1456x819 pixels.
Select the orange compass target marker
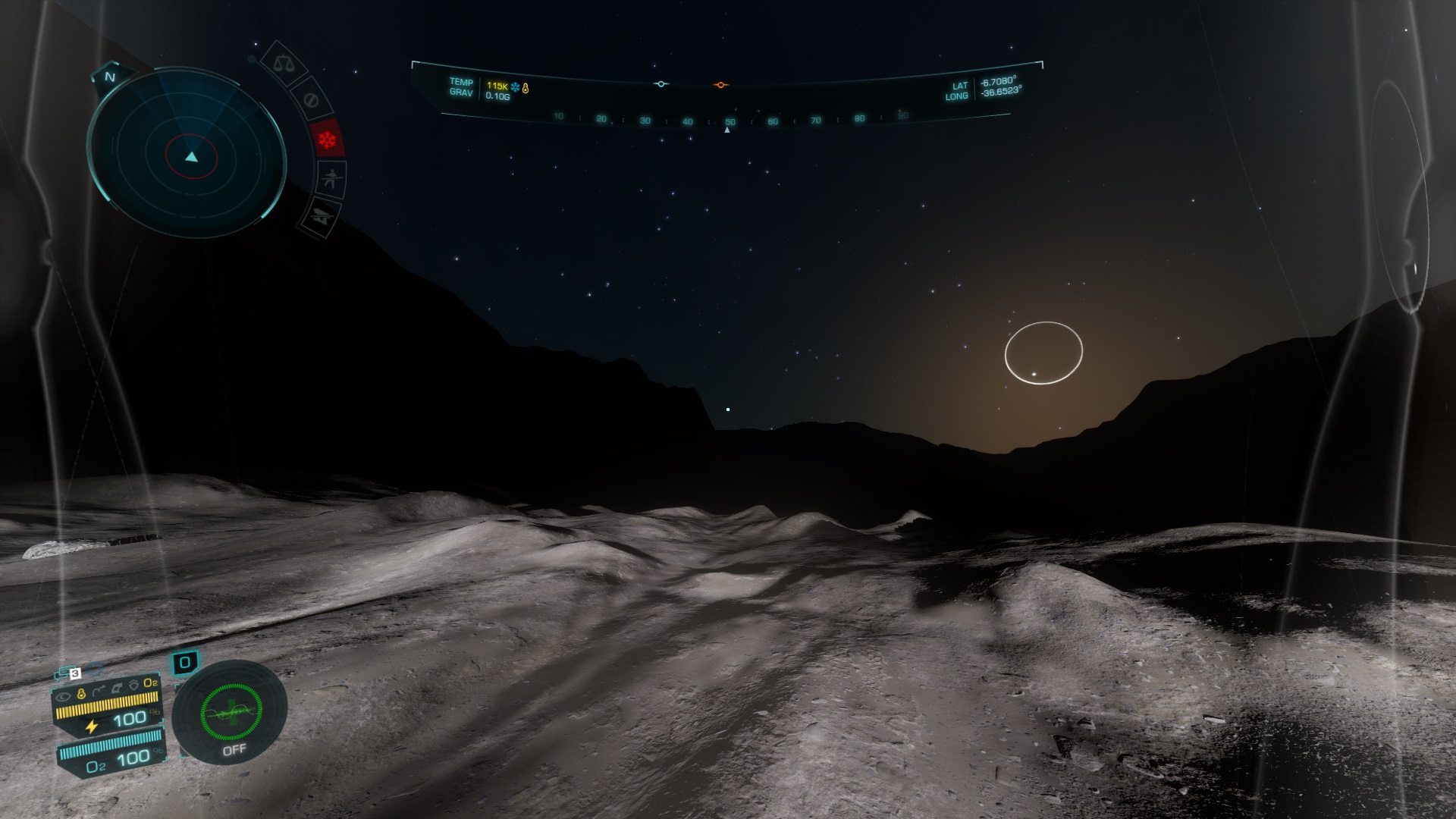click(720, 85)
